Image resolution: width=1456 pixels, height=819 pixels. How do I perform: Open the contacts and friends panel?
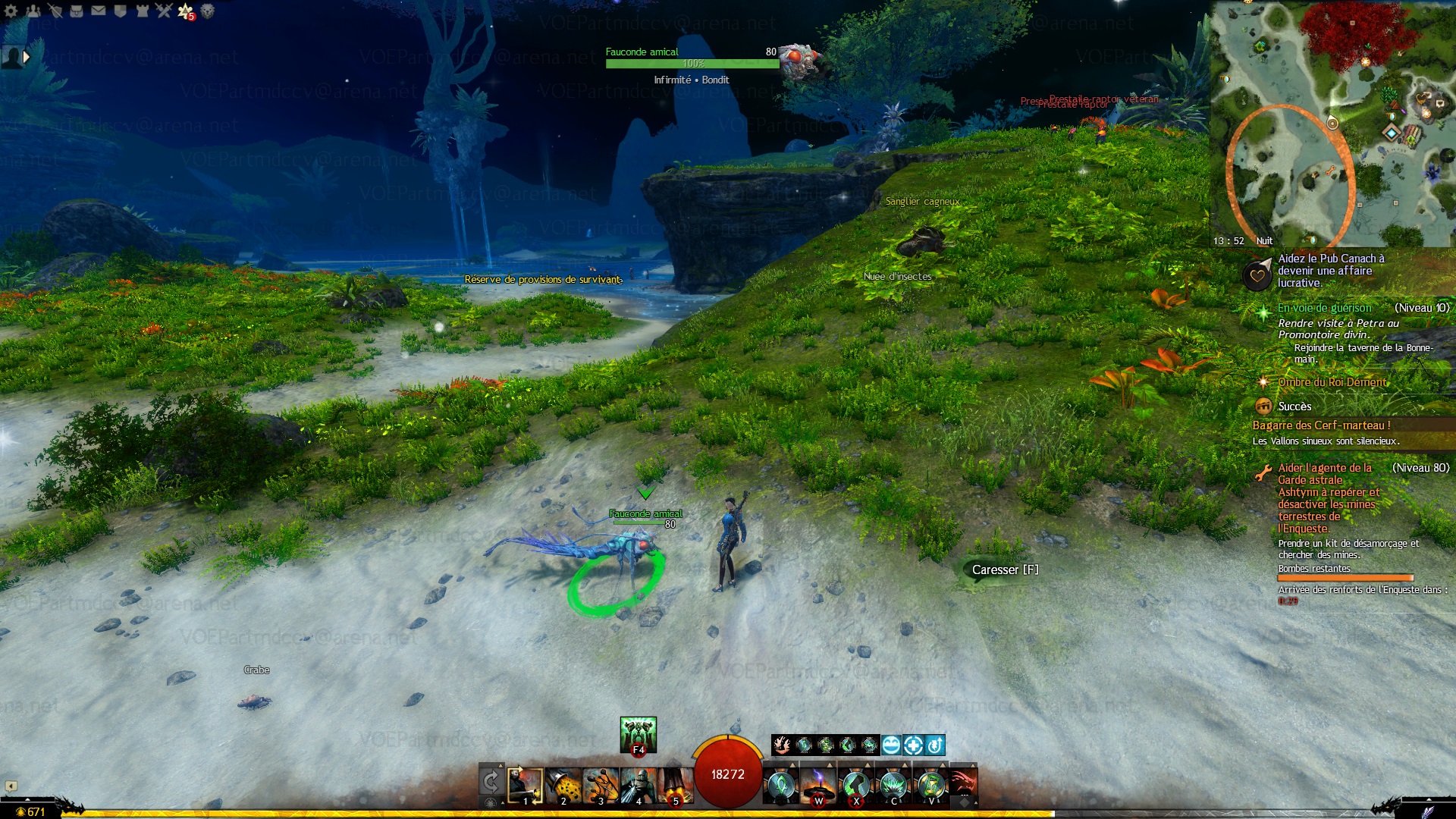(x=33, y=11)
